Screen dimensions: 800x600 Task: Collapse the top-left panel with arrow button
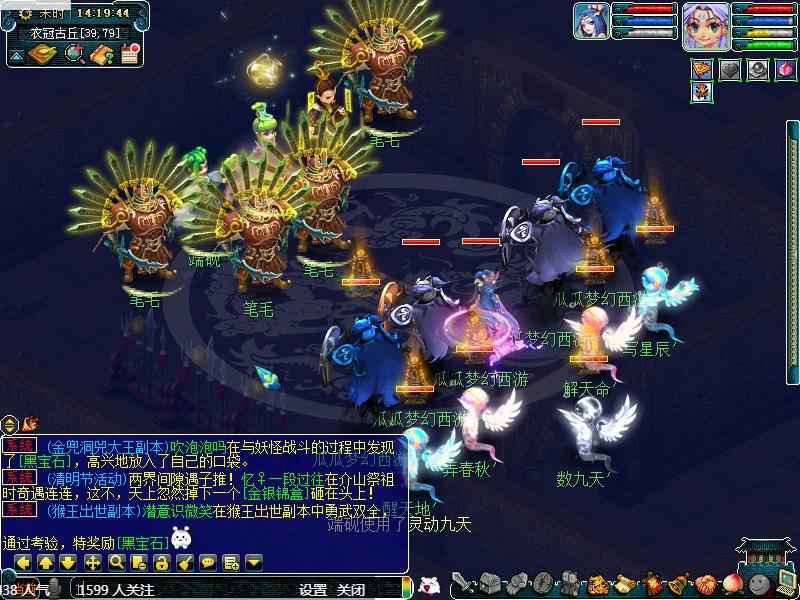[x=18, y=55]
